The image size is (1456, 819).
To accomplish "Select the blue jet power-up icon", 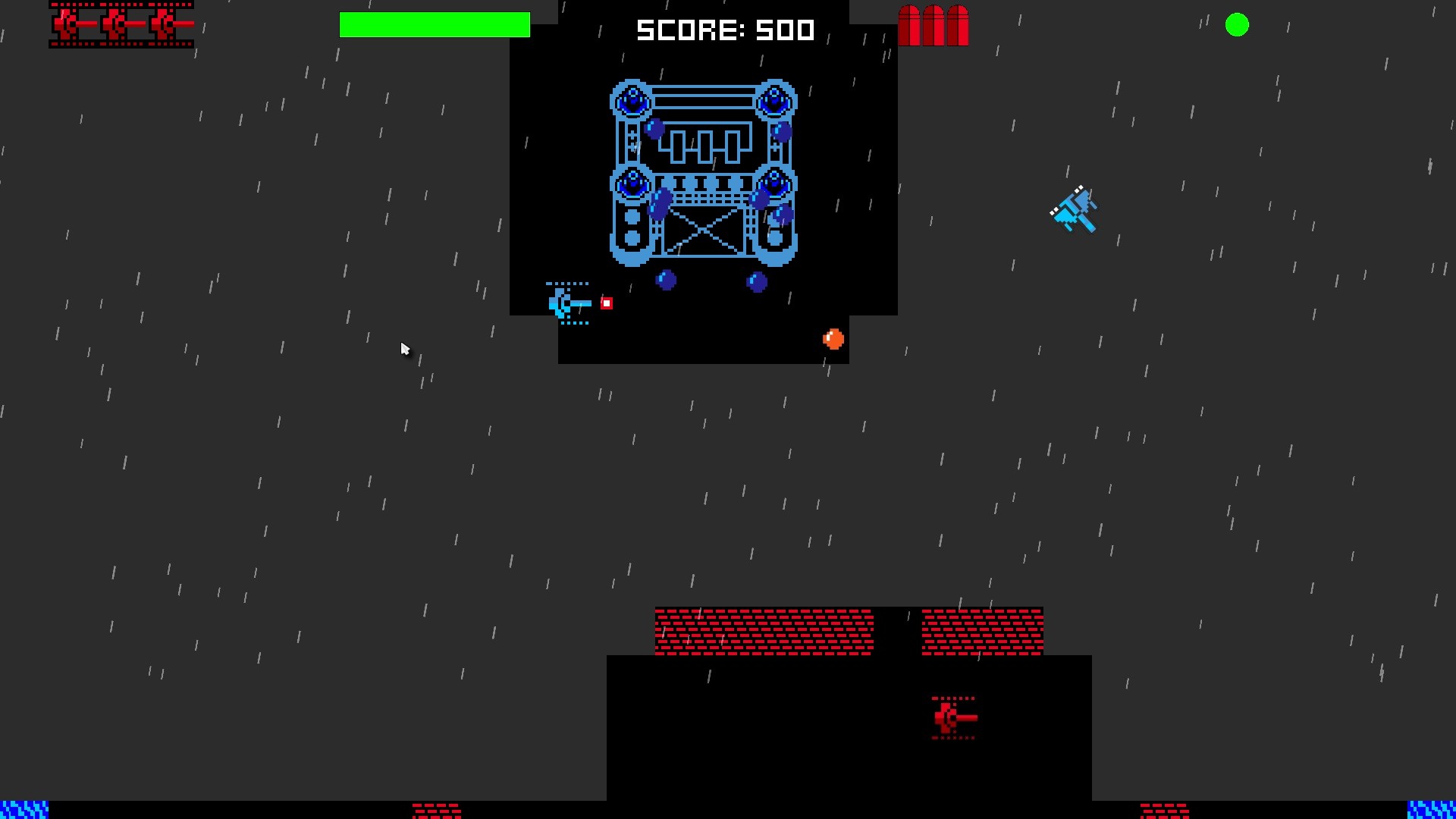I will [x=1075, y=211].
